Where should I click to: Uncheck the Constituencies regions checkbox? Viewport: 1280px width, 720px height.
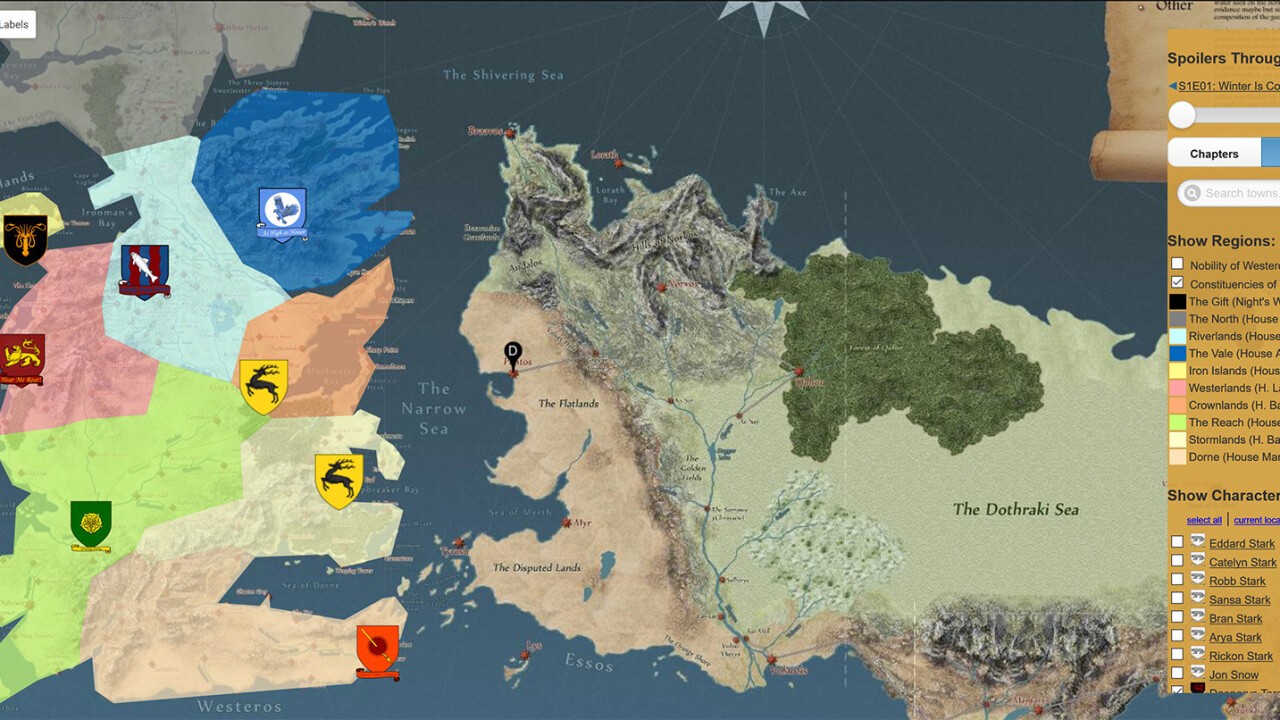coord(1177,283)
